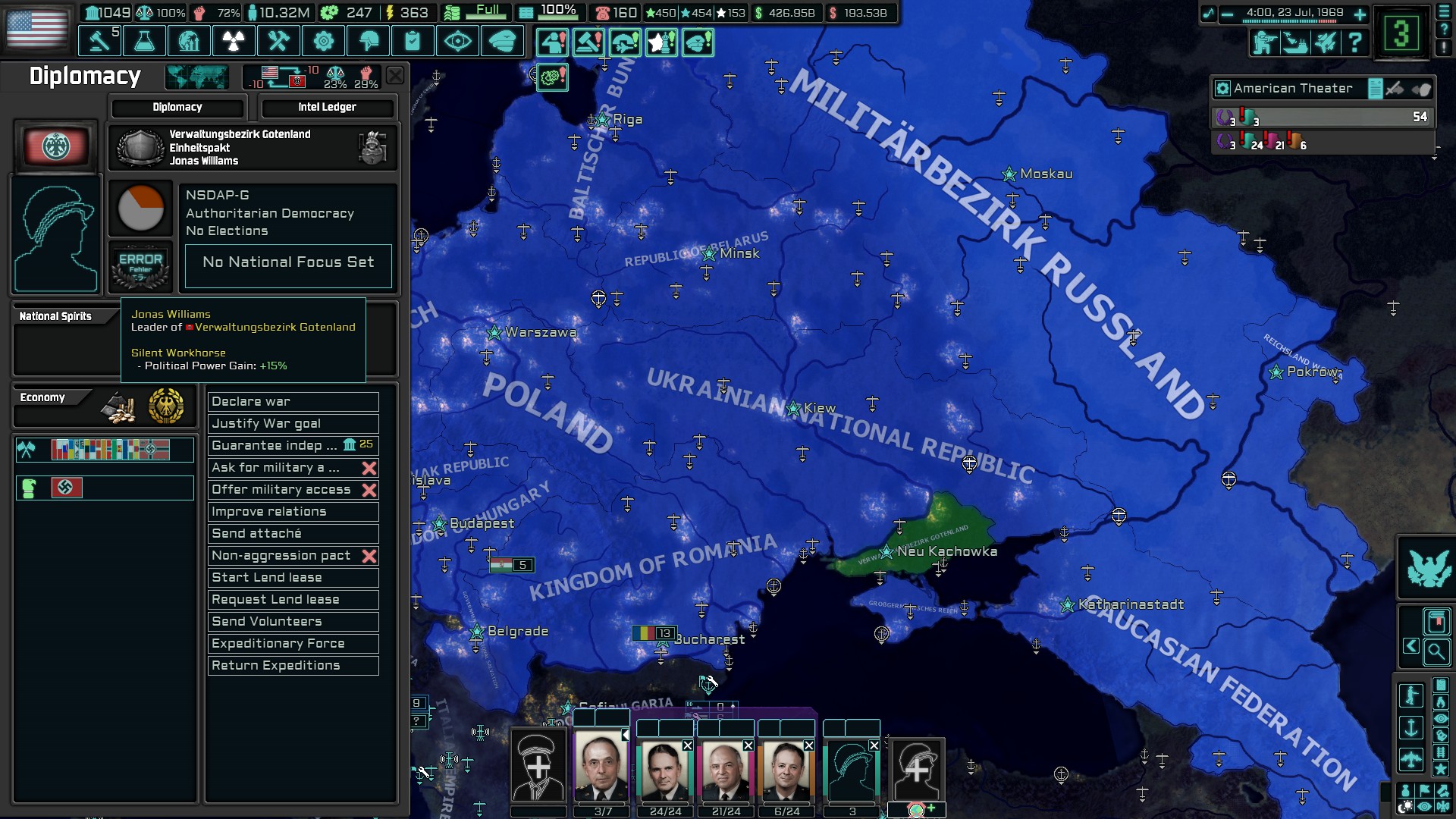The height and width of the screenshot is (819, 1456).
Task: Open the army alert icon with red exclamation
Action: [554, 43]
